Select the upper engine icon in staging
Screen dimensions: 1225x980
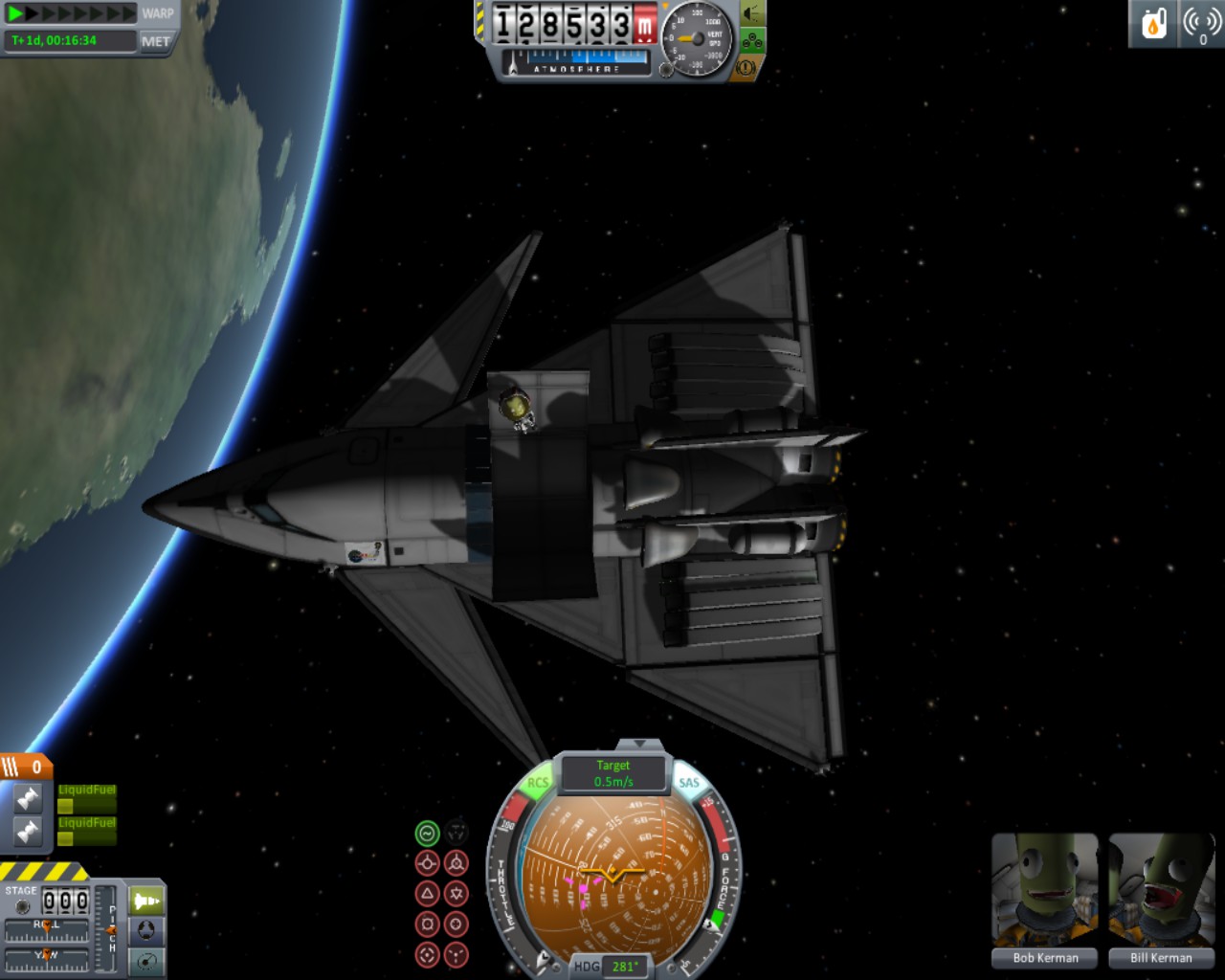click(x=28, y=796)
